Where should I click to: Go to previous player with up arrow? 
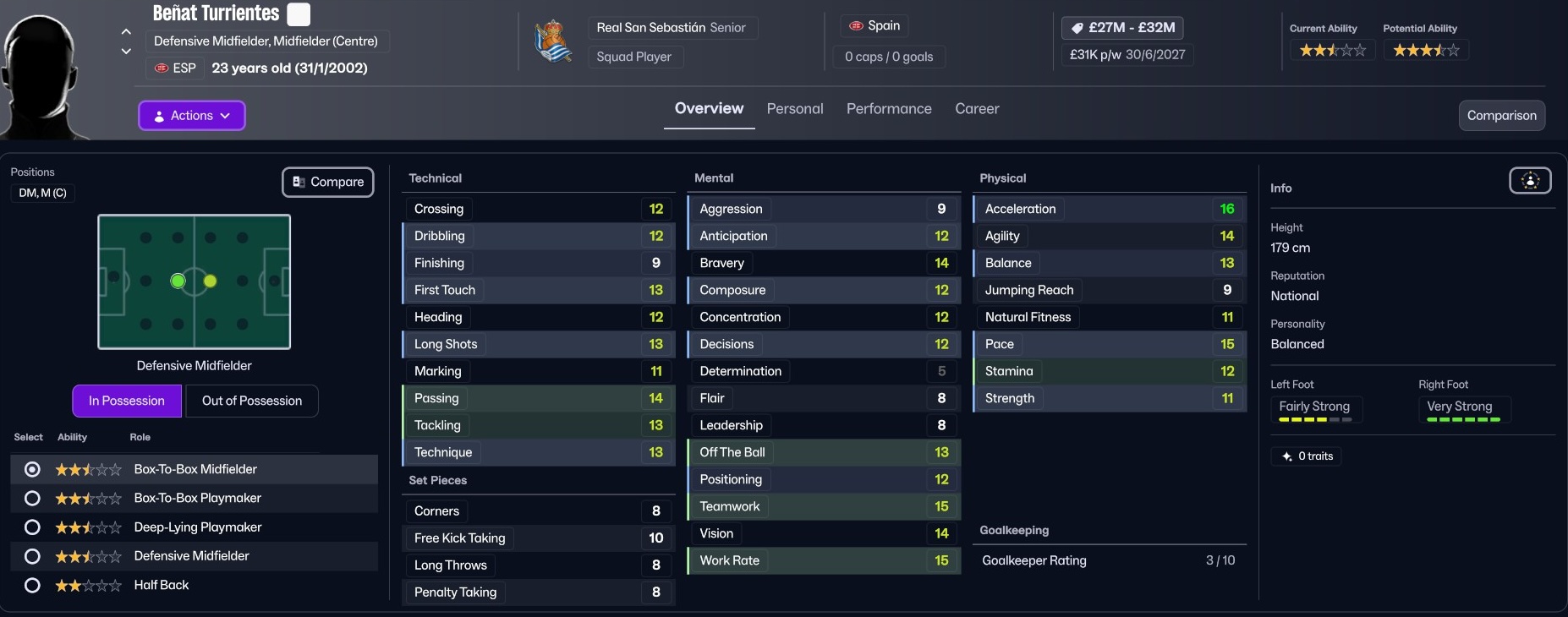point(126,32)
